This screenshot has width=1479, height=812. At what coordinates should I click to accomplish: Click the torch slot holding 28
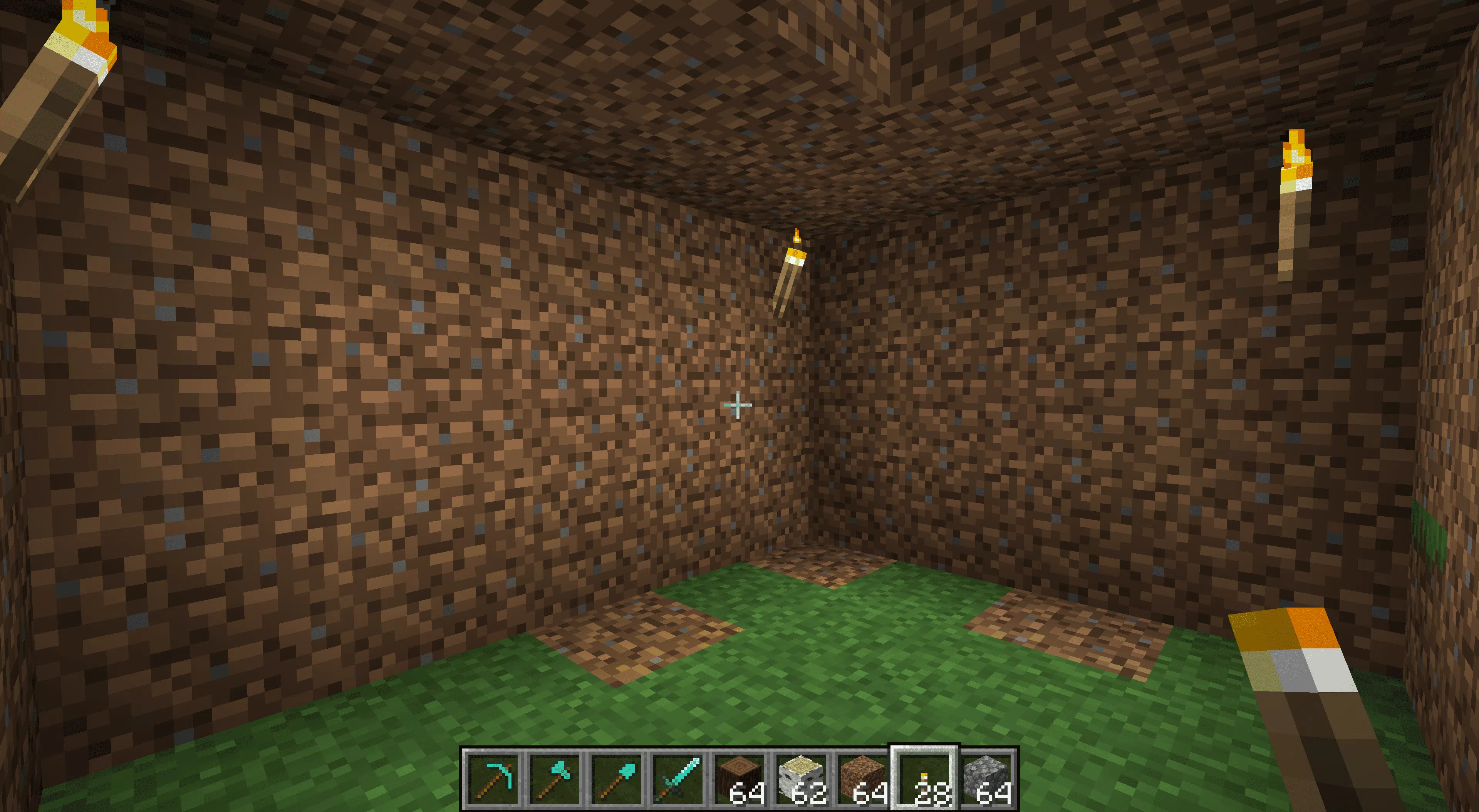924,778
